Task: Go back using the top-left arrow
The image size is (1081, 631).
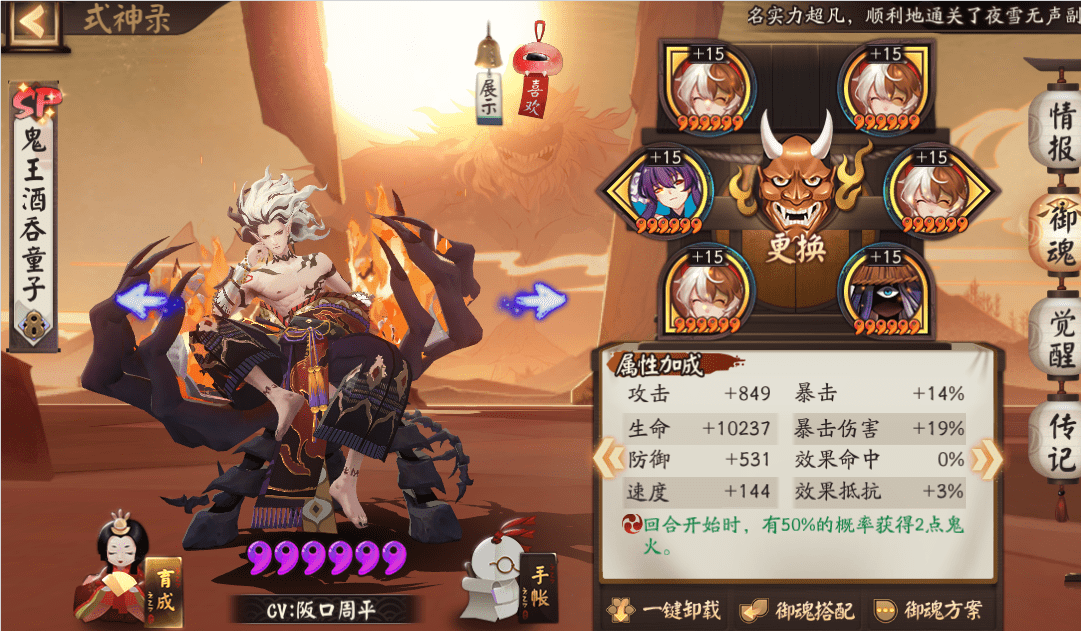Action: 30,20
